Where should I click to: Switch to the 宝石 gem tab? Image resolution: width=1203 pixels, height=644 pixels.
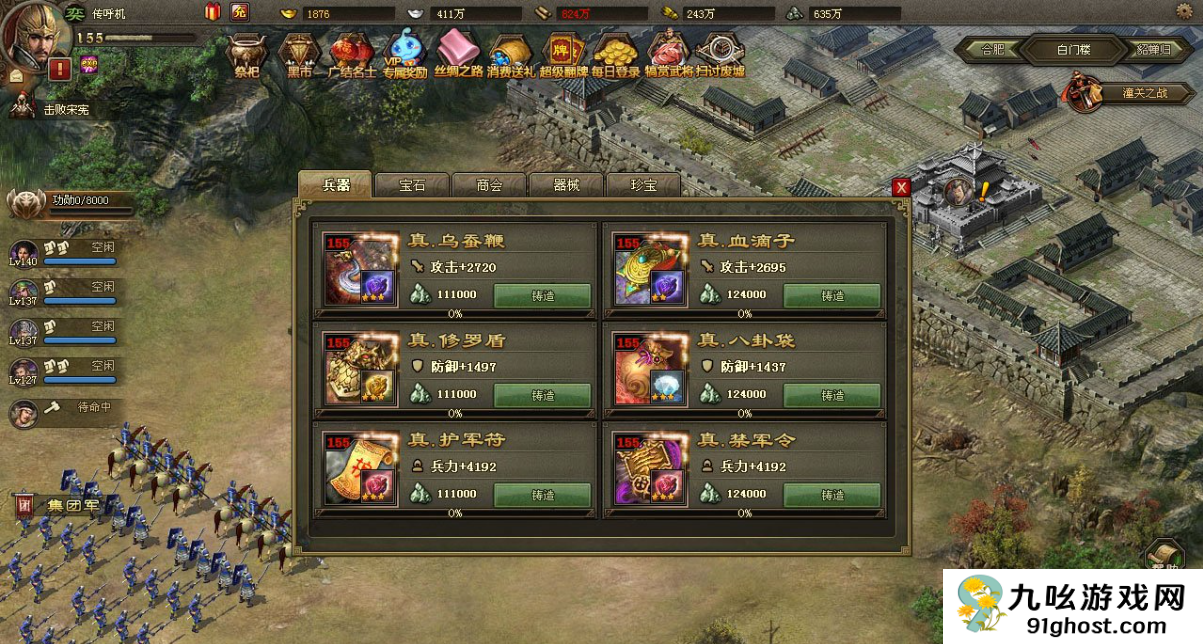412,185
